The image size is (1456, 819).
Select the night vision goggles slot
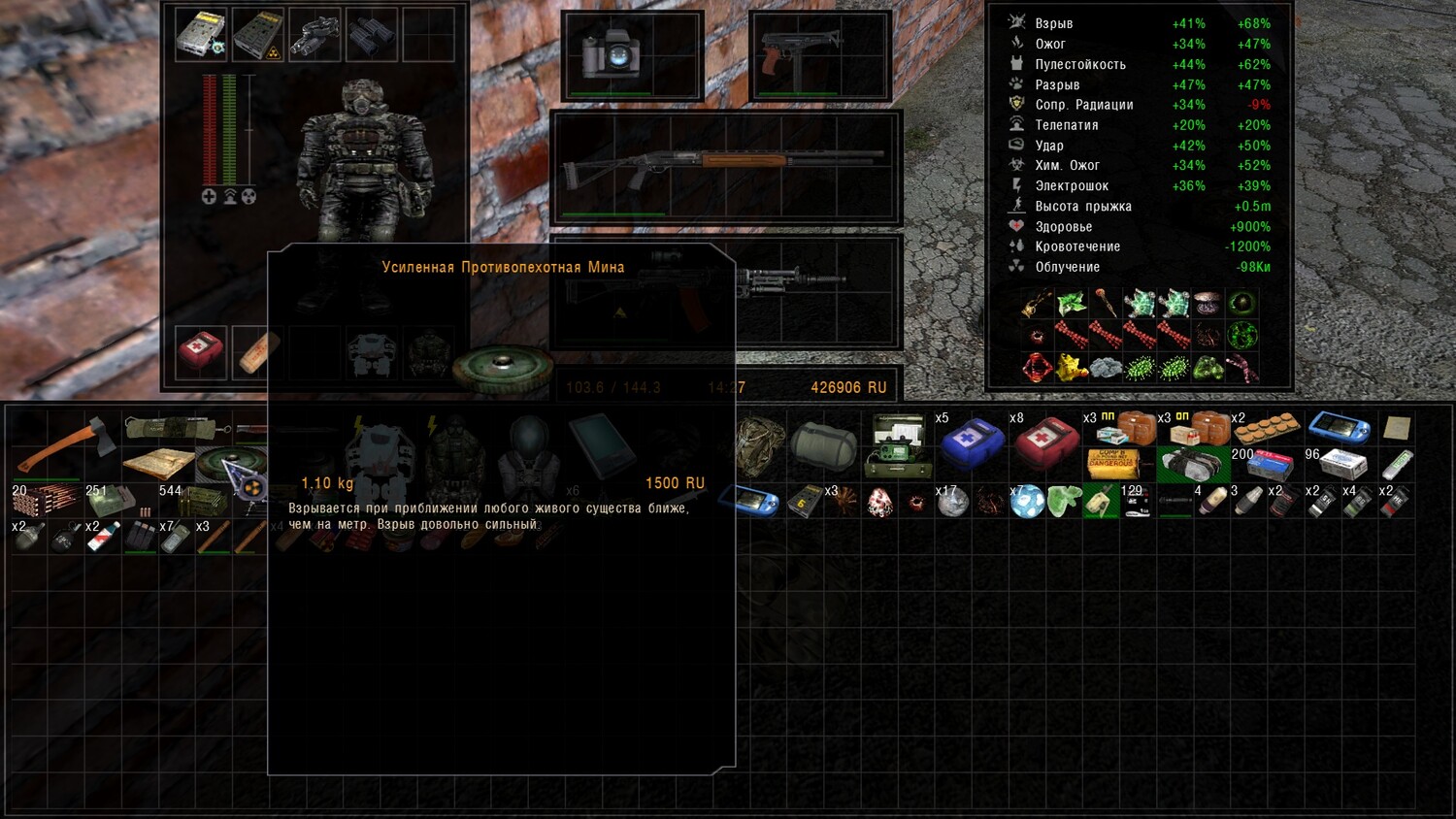[x=314, y=35]
